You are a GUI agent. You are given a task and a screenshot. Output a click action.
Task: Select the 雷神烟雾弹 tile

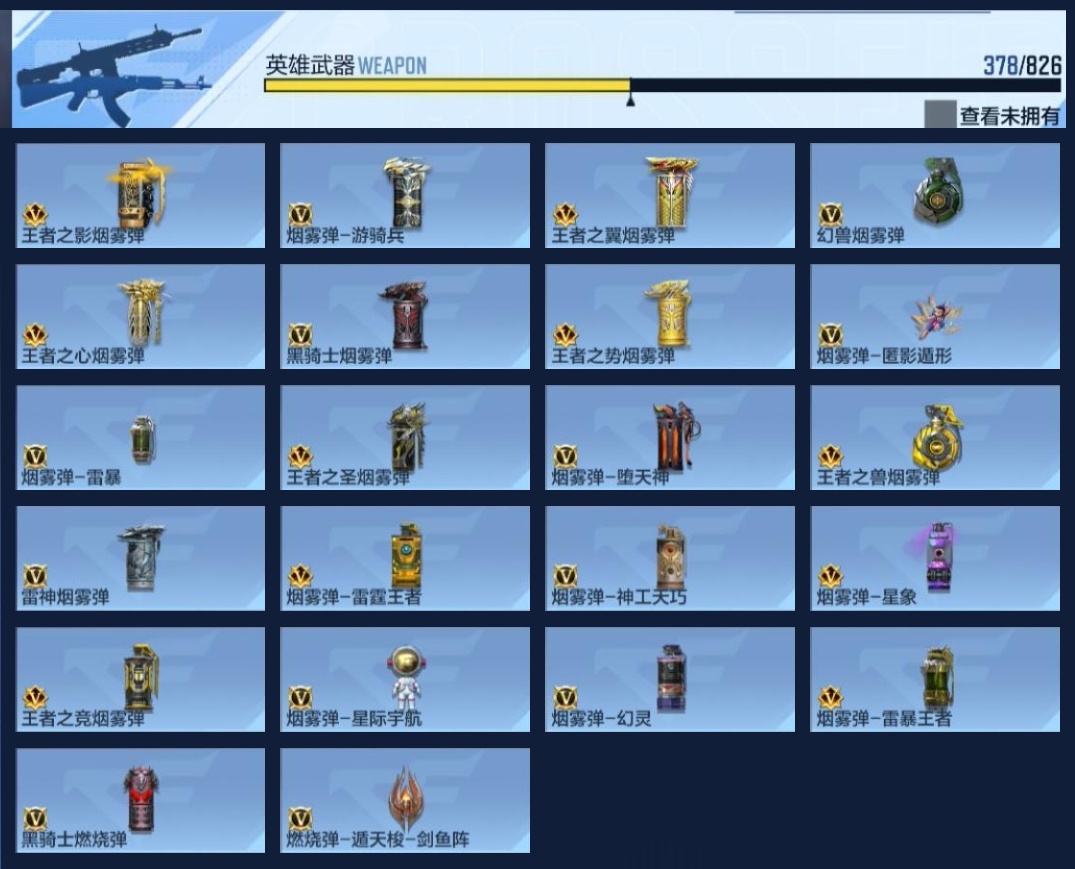pyautogui.click(x=141, y=558)
